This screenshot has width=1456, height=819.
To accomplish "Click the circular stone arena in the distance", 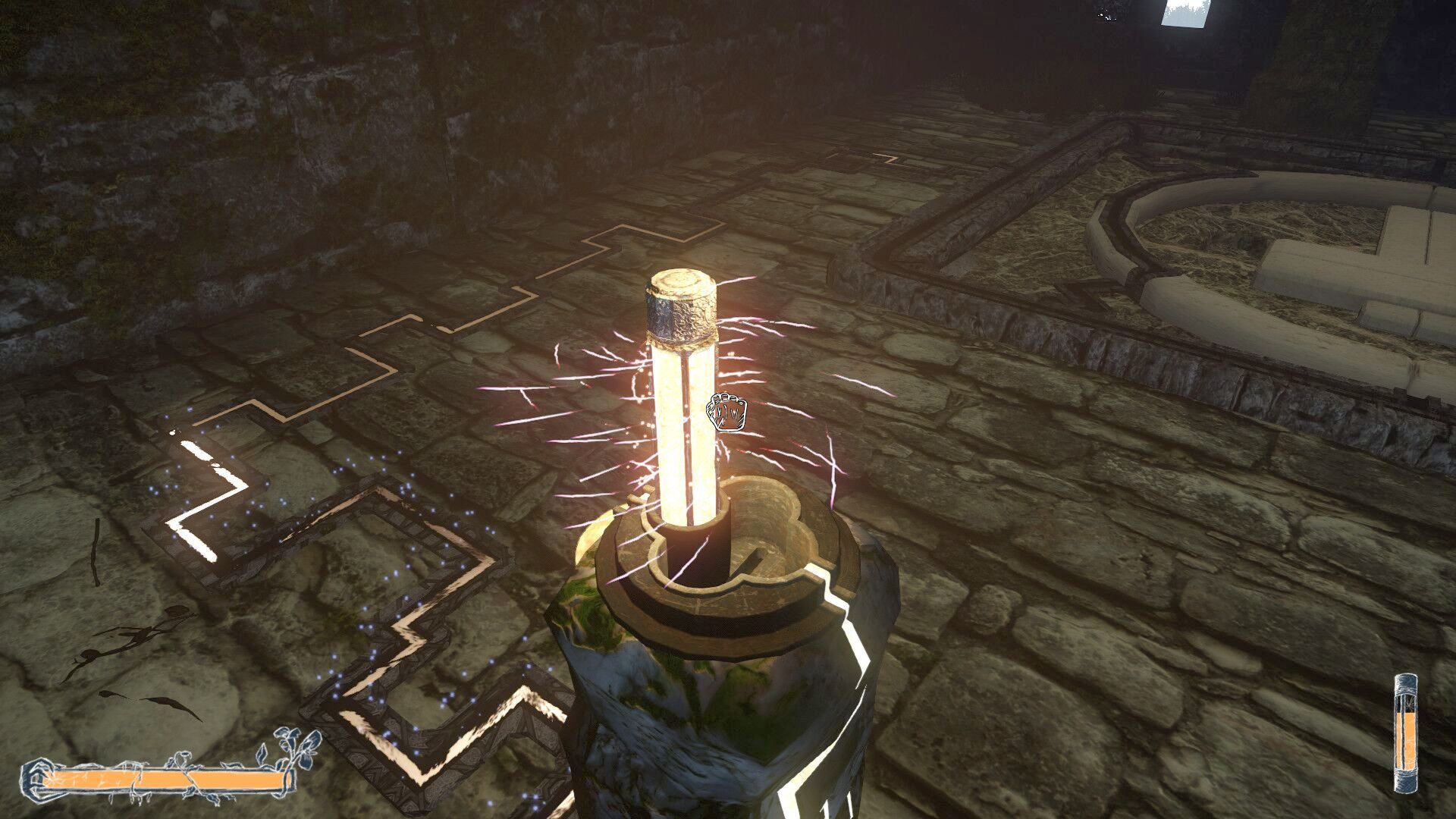I will tap(1289, 227).
